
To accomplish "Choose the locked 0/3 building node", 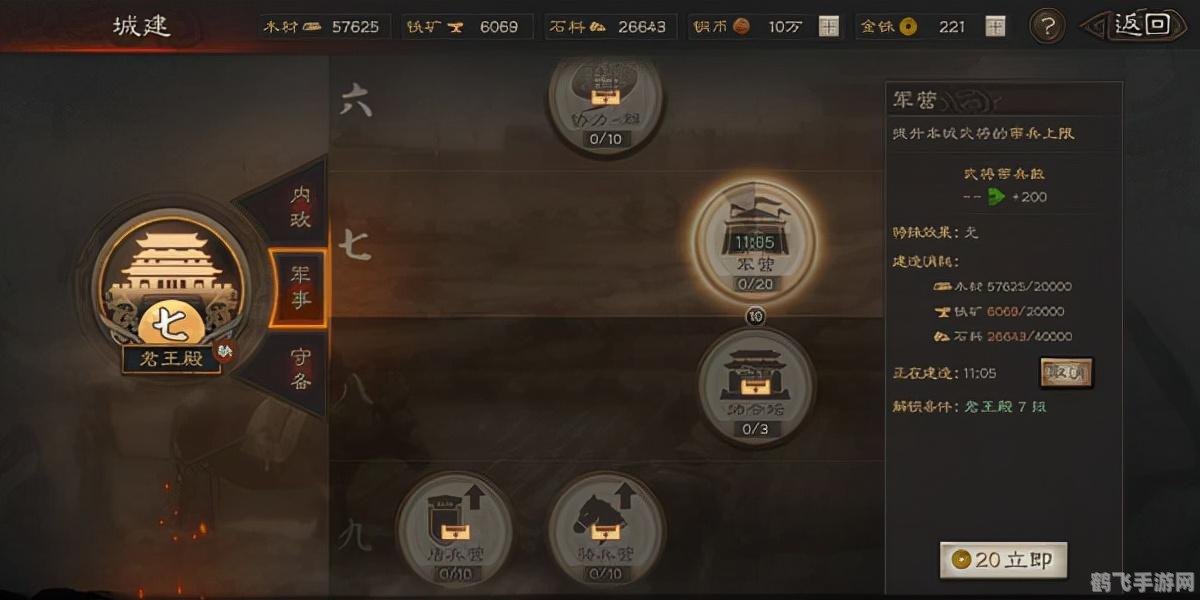I will pos(756,385).
